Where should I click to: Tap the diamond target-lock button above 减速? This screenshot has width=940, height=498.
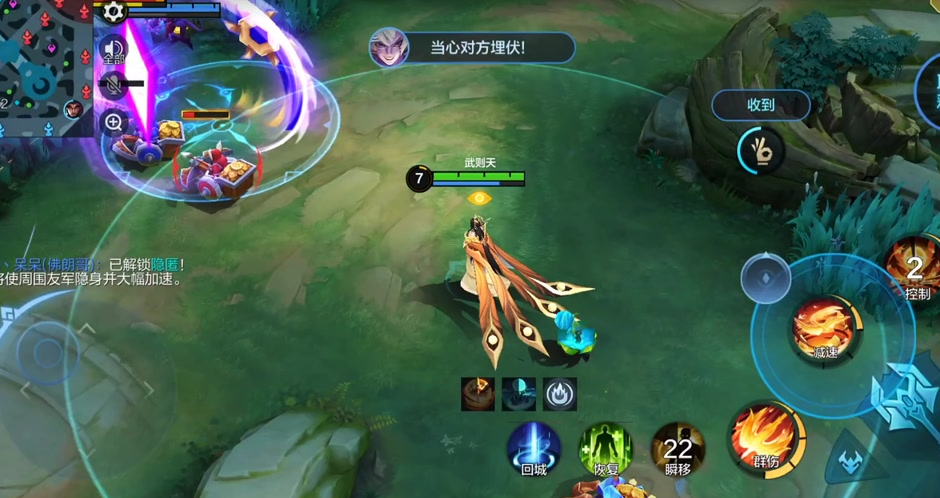766,278
